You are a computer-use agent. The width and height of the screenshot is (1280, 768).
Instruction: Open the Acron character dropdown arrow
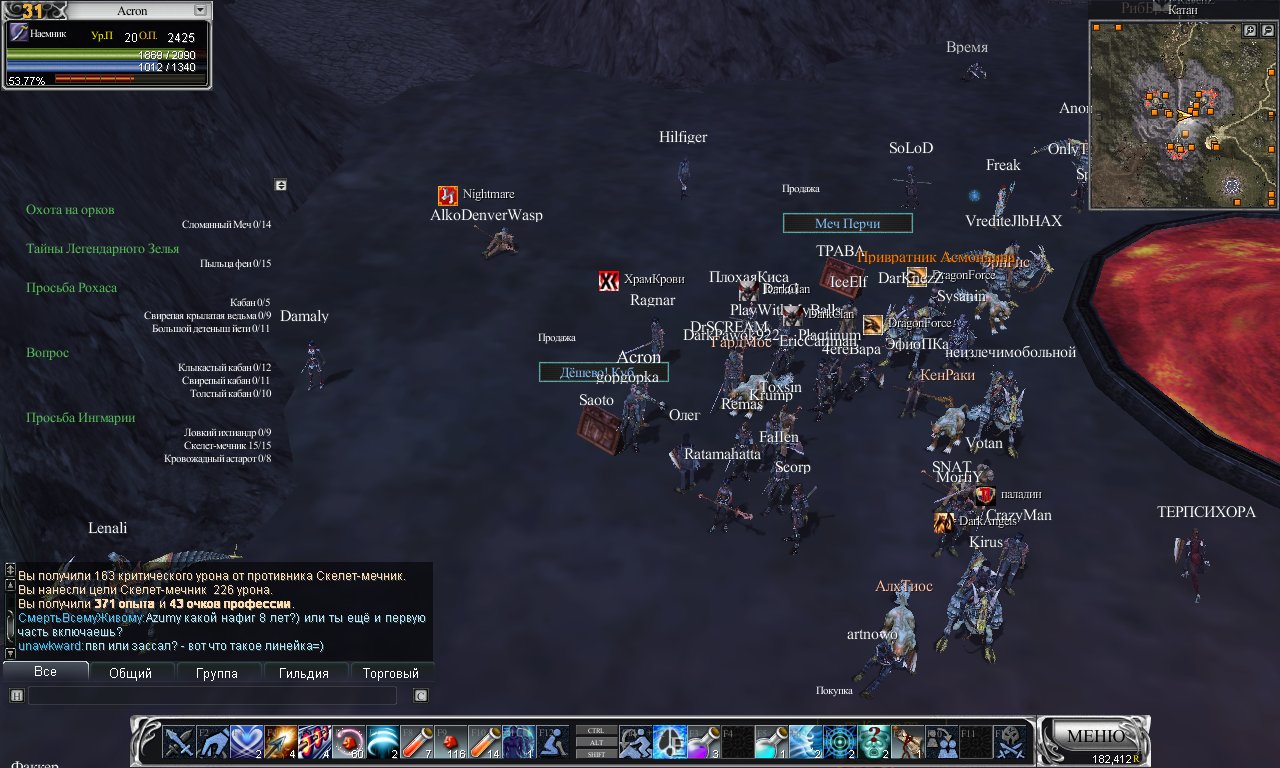(200, 10)
